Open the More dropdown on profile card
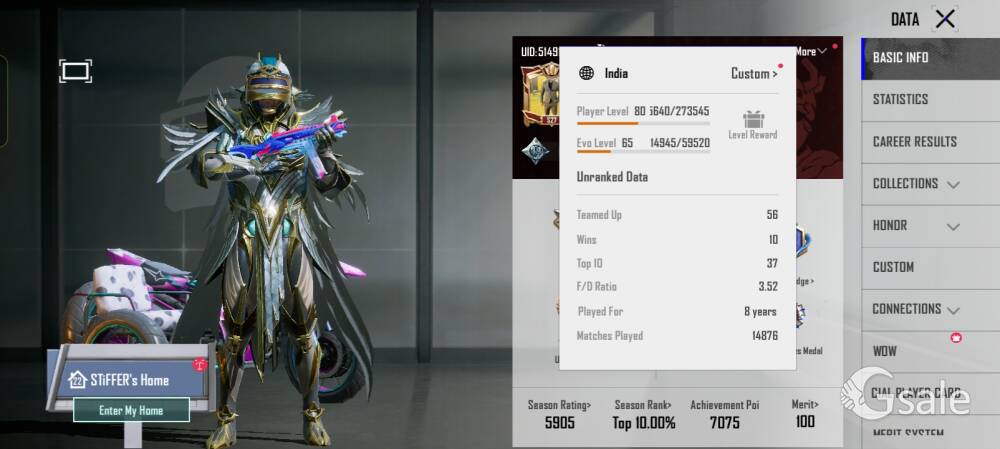The image size is (1000, 449). tap(810, 51)
